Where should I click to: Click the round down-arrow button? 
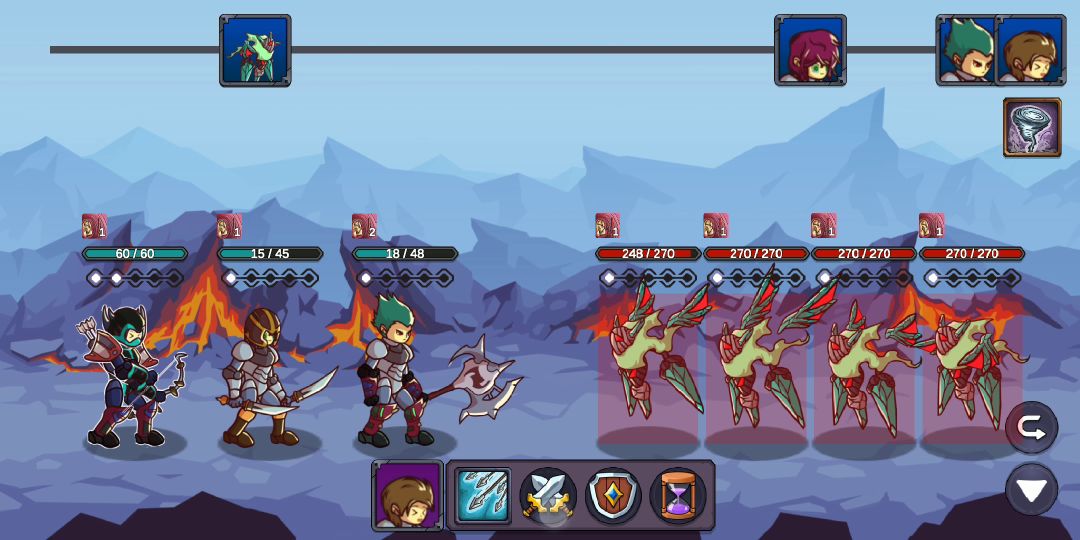1031,490
